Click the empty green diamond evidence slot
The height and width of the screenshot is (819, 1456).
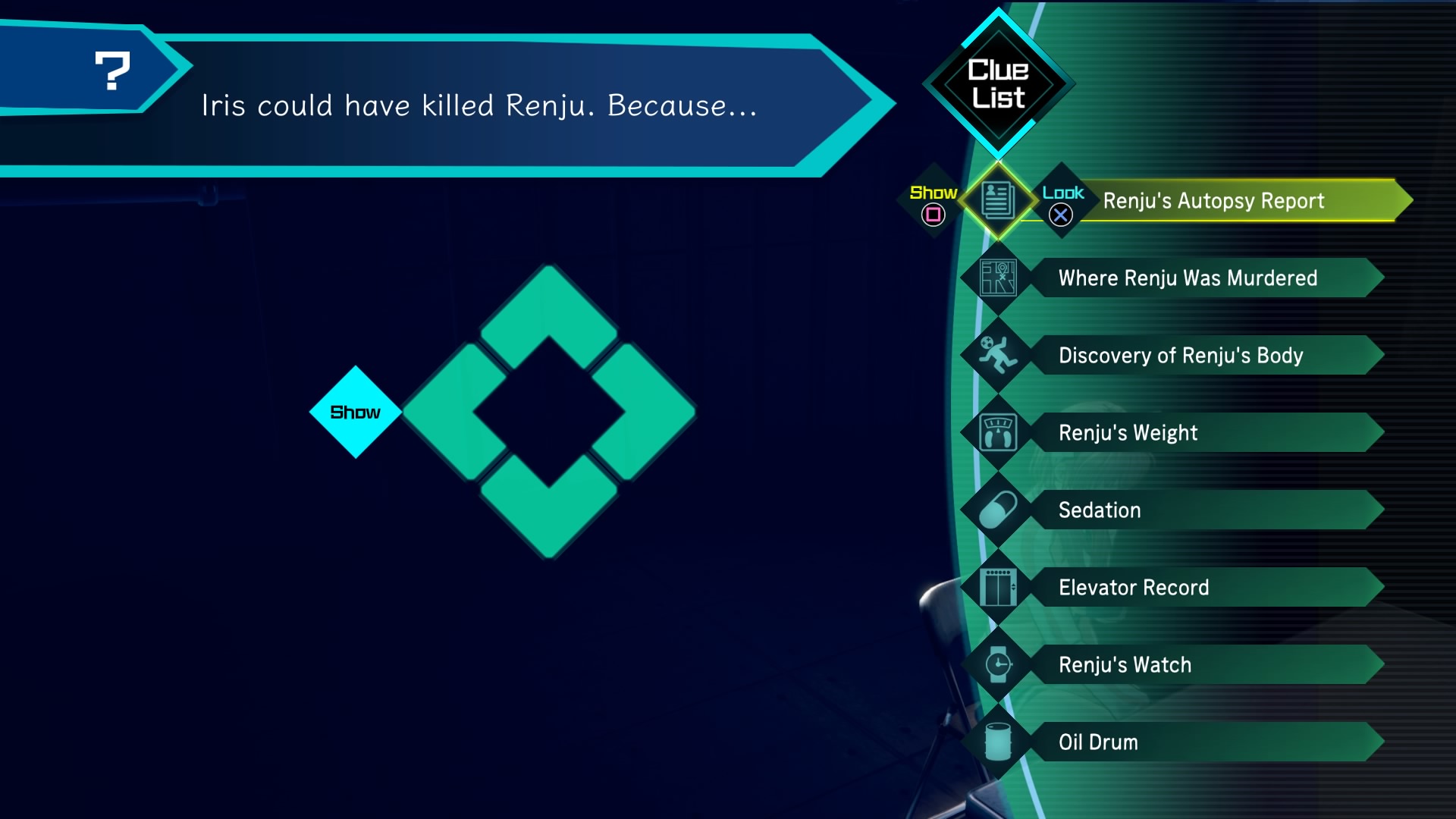549,412
